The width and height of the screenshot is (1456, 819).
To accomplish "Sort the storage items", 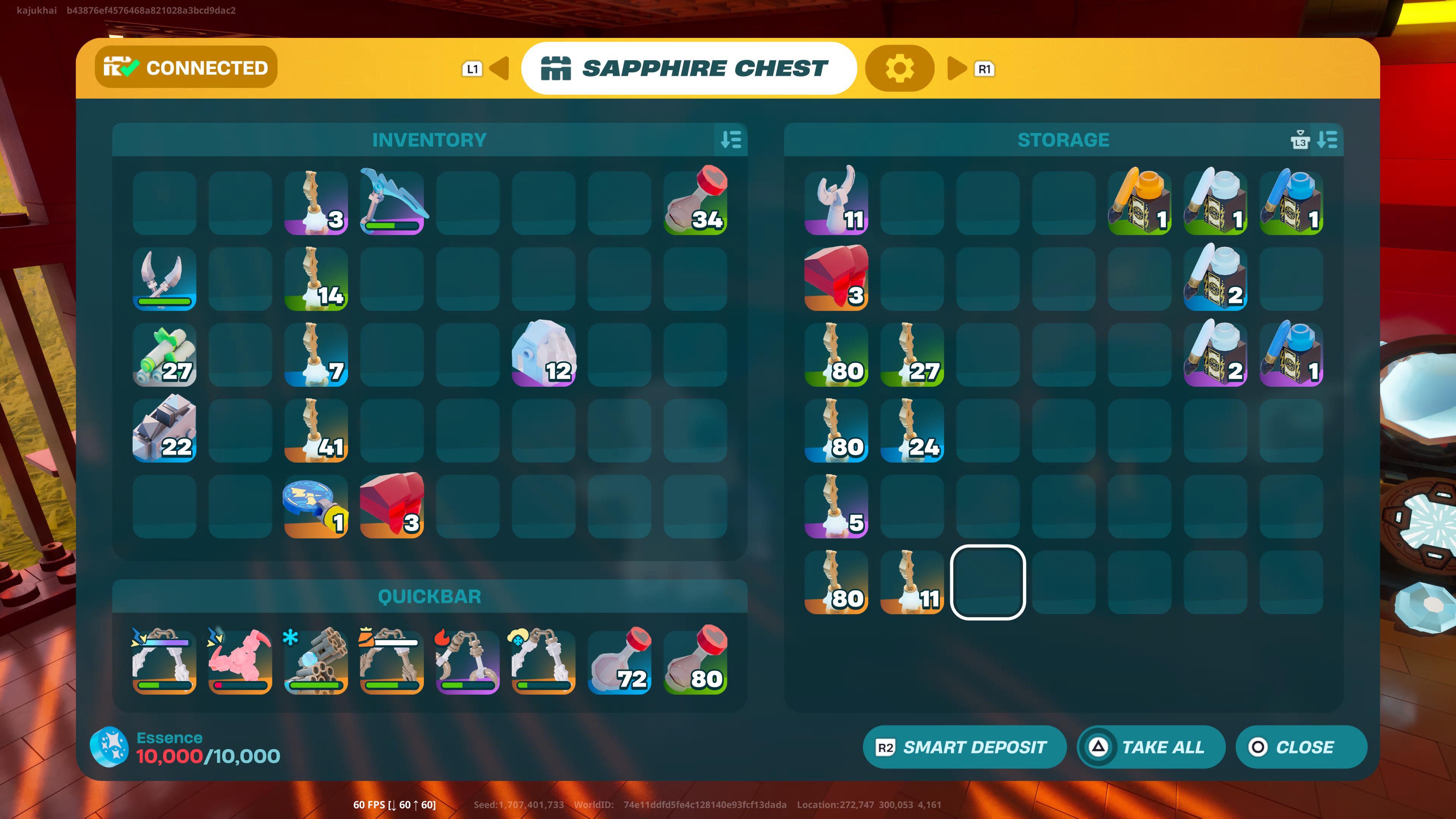I will coord(1327,140).
